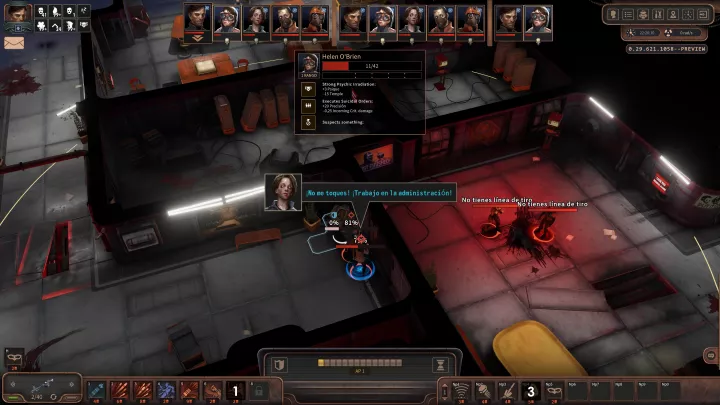The image size is (720, 405).
Task: Click the mask icon in bottom-left corner
Action: (x=14, y=356)
